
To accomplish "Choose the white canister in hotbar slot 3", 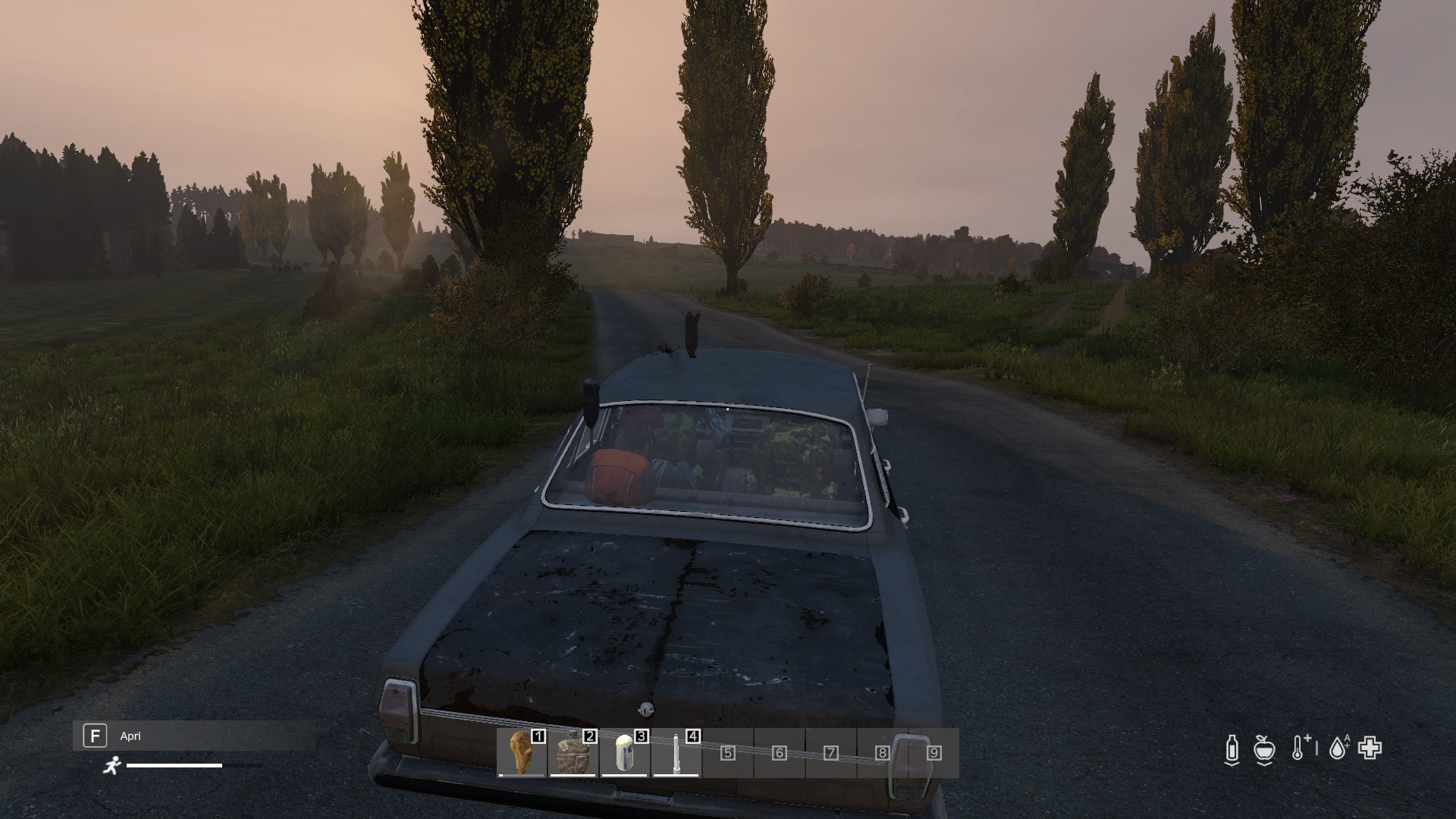I will (x=625, y=752).
